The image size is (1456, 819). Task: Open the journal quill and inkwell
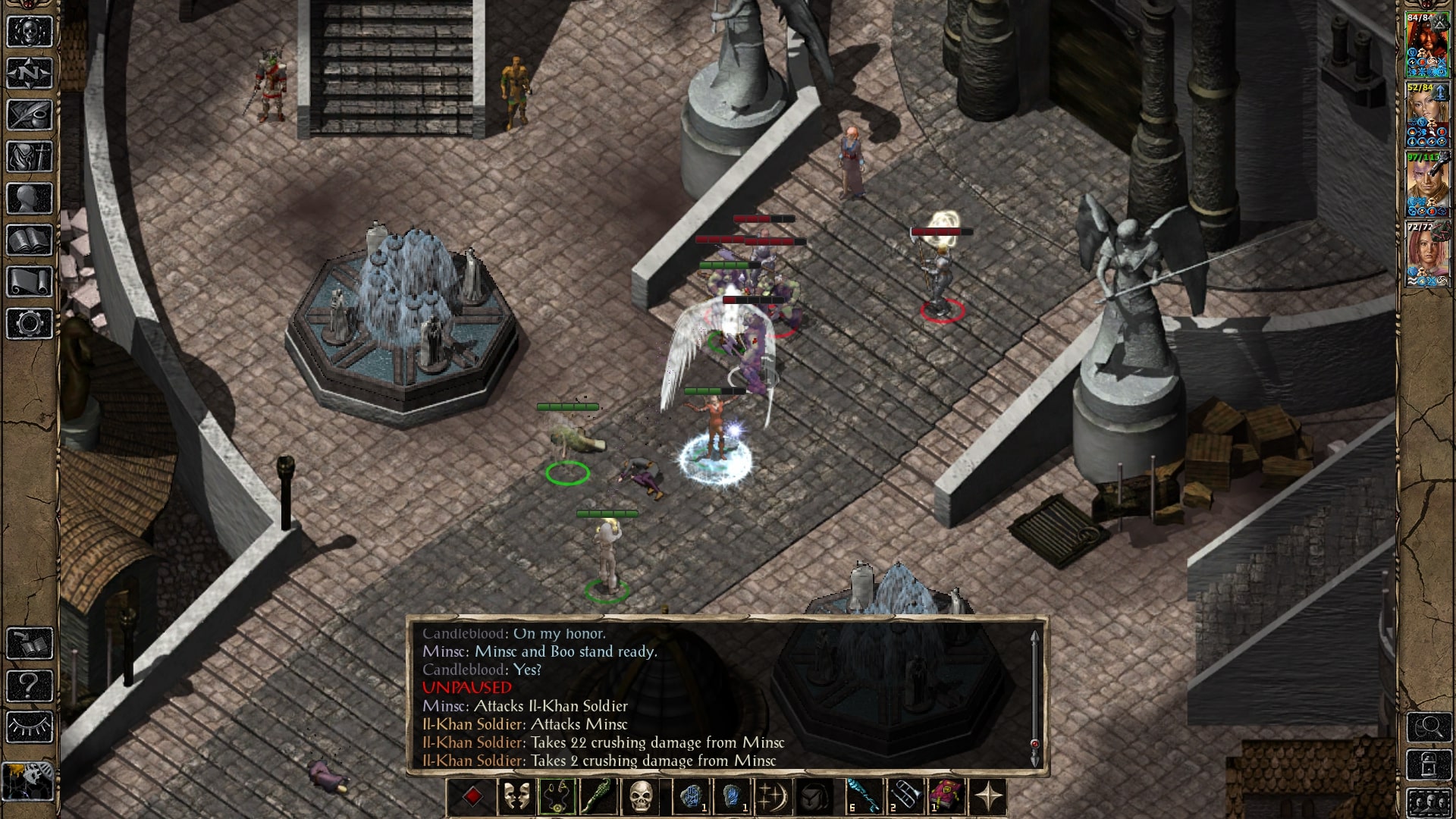30,115
